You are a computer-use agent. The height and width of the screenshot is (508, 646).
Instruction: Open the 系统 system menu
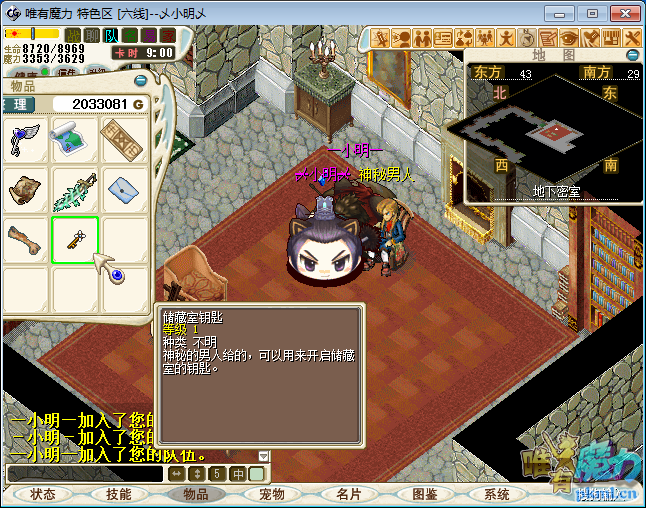497,494
